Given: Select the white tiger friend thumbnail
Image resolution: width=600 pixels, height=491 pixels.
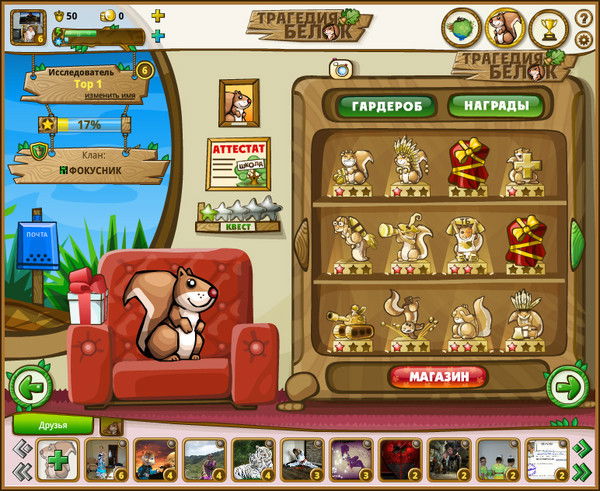Looking at the screenshot, I should pyautogui.click(x=252, y=460).
